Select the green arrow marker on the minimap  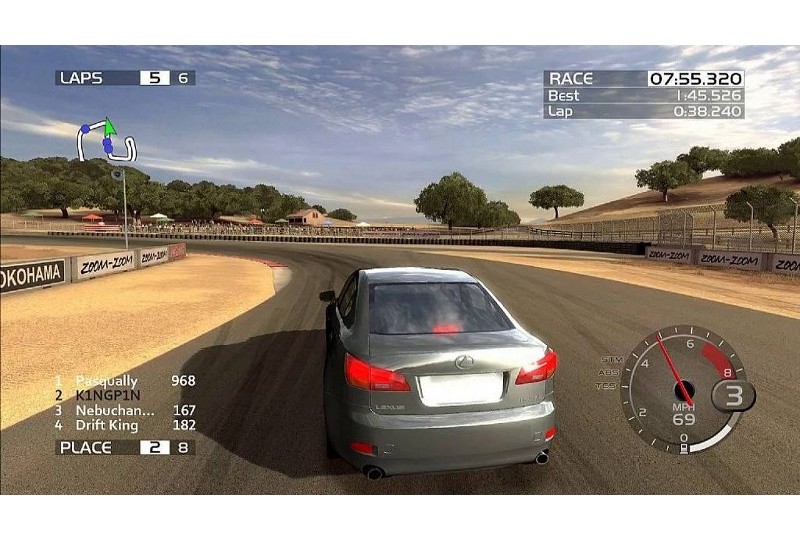(110, 125)
